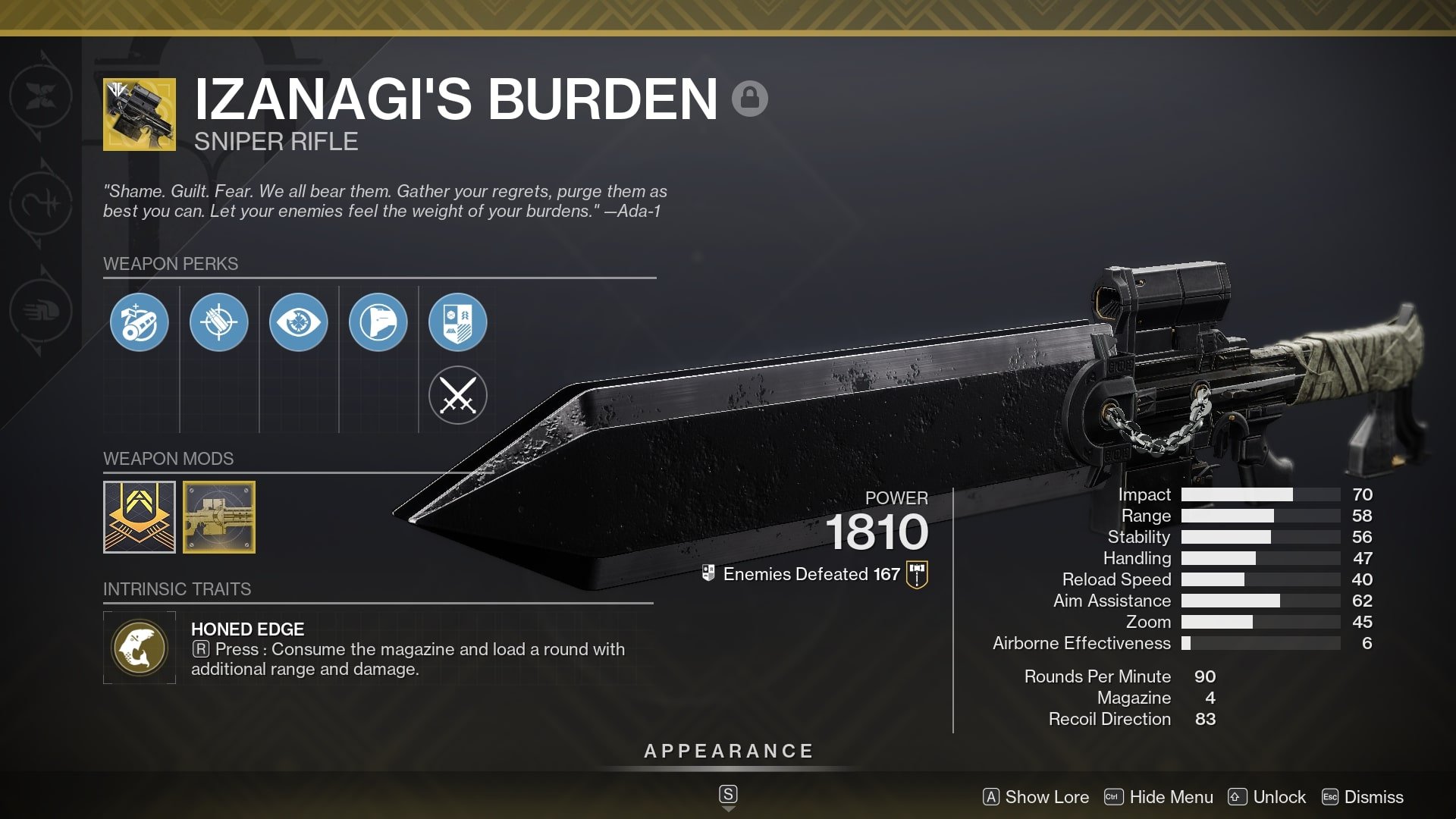This screenshot has height=819, width=1456.
Task: Click the eye-shaped scope perk icon
Action: (x=299, y=322)
